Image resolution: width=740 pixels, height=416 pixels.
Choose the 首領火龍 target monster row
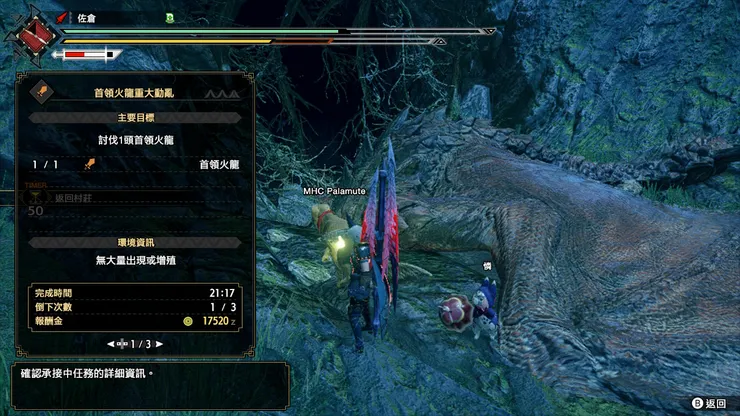tap(133, 164)
